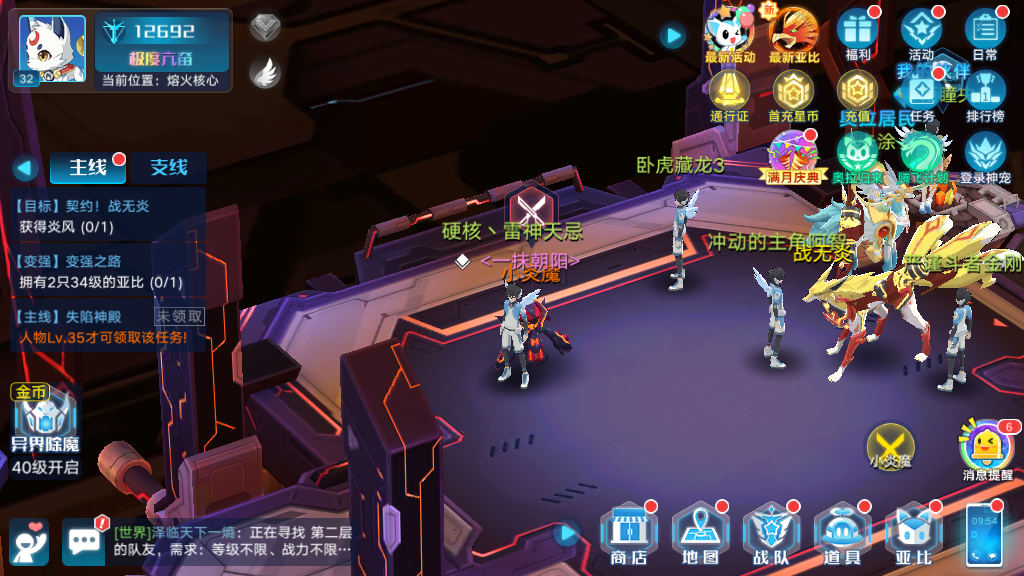Open the 商店 shop menu
1024x576 pixels.
click(x=628, y=535)
